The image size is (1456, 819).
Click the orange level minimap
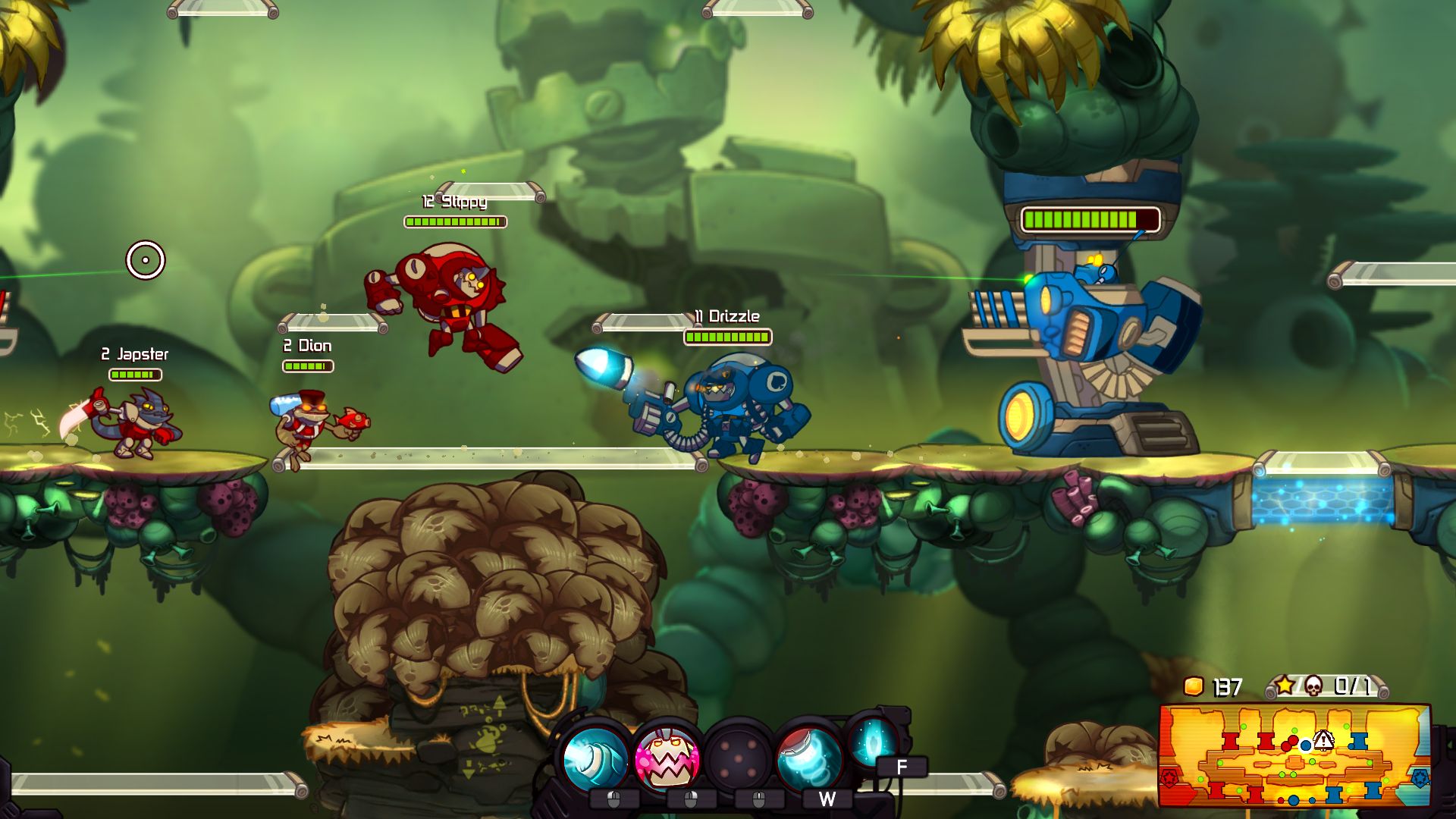(x=1294, y=755)
